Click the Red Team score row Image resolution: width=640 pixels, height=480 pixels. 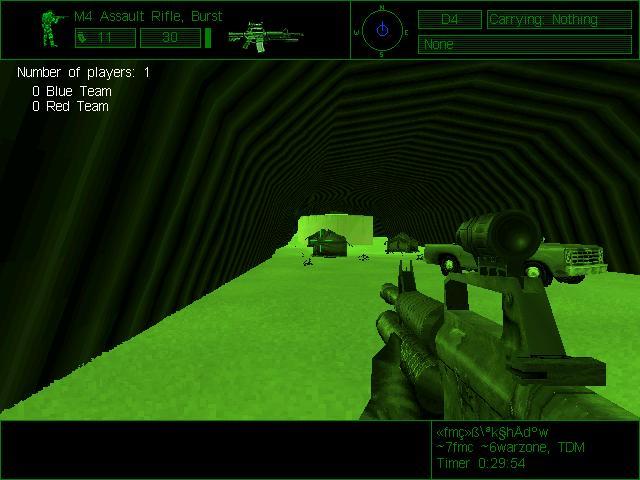coord(70,106)
